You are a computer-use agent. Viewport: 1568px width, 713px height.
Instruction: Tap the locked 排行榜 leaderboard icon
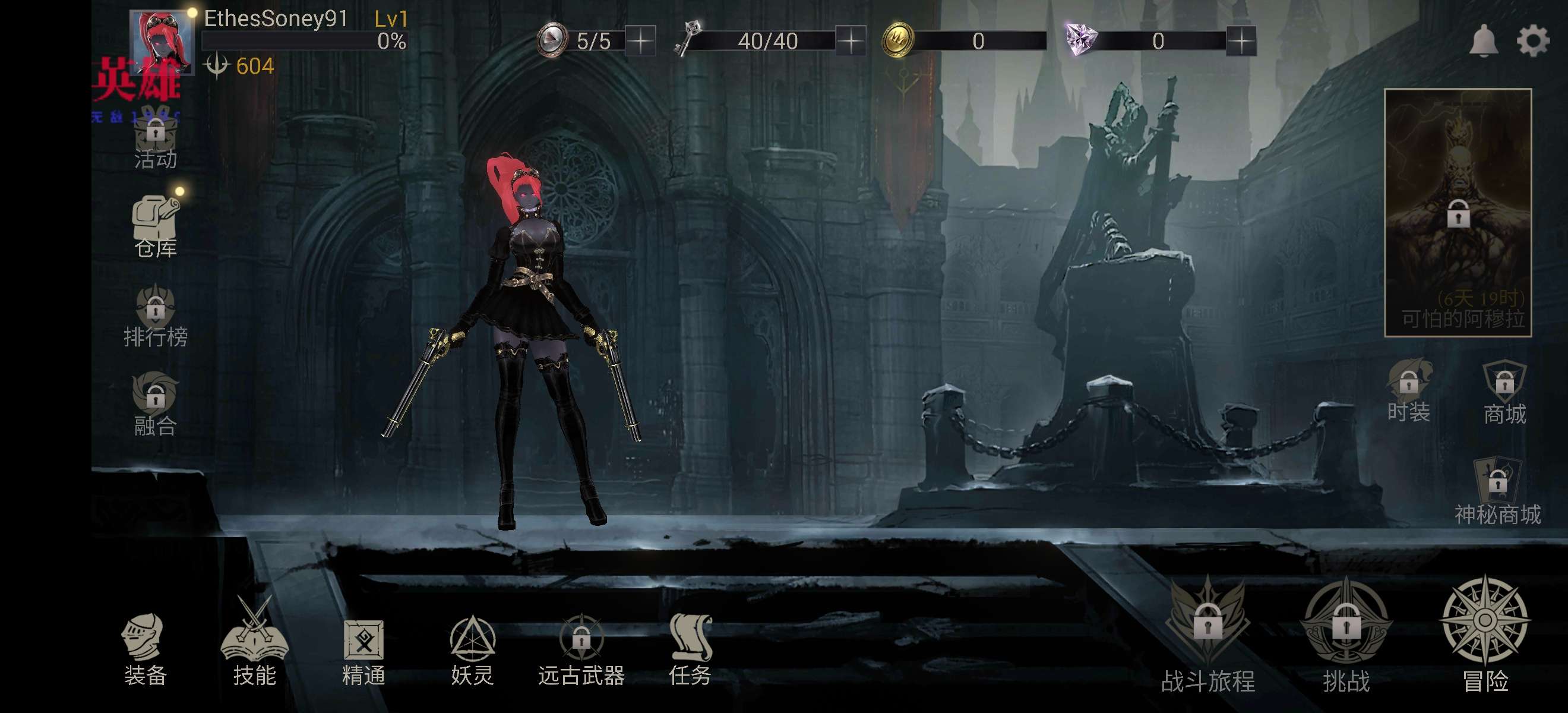click(x=156, y=316)
